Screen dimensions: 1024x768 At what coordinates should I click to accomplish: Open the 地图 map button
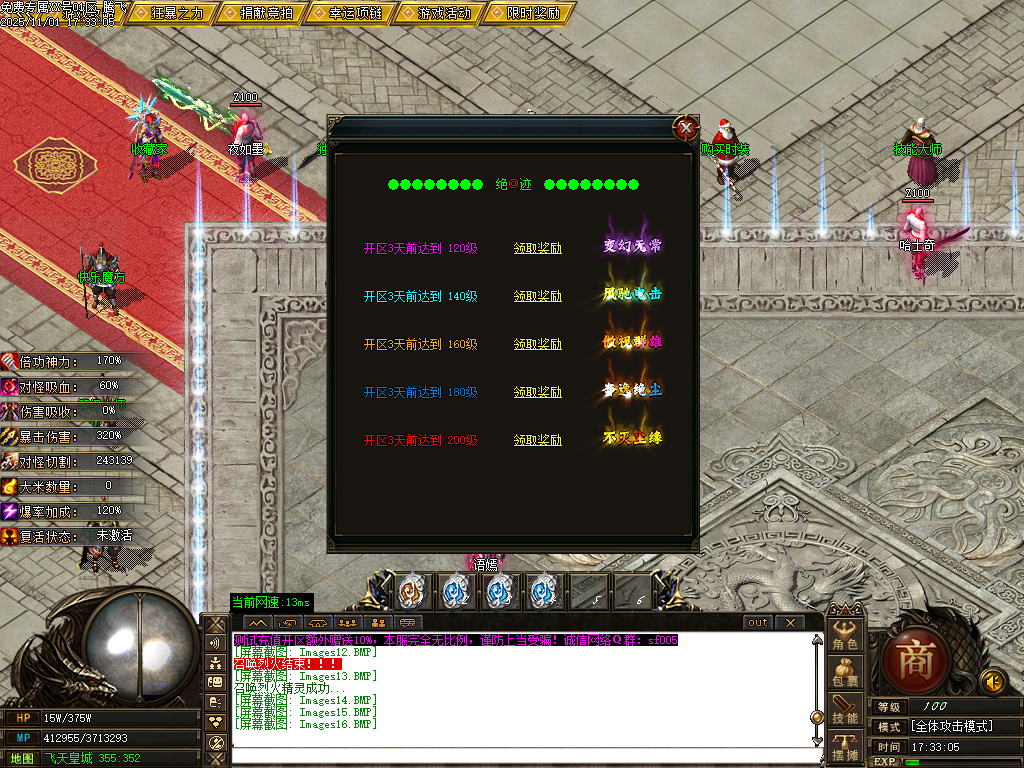point(22,758)
